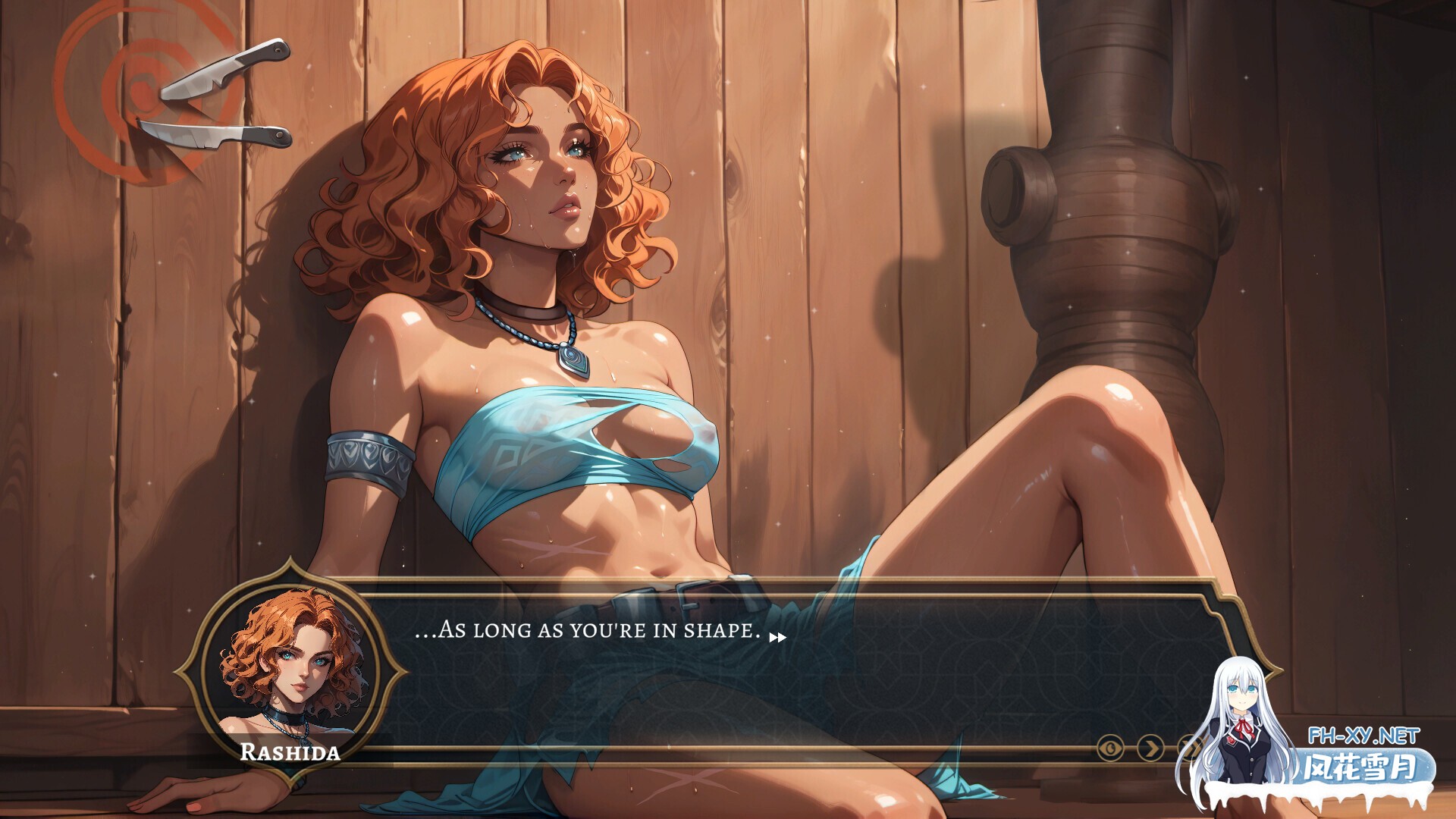Click the single arrow icon to advance dialogue
Image resolution: width=1456 pixels, height=819 pixels.
[x=1150, y=747]
